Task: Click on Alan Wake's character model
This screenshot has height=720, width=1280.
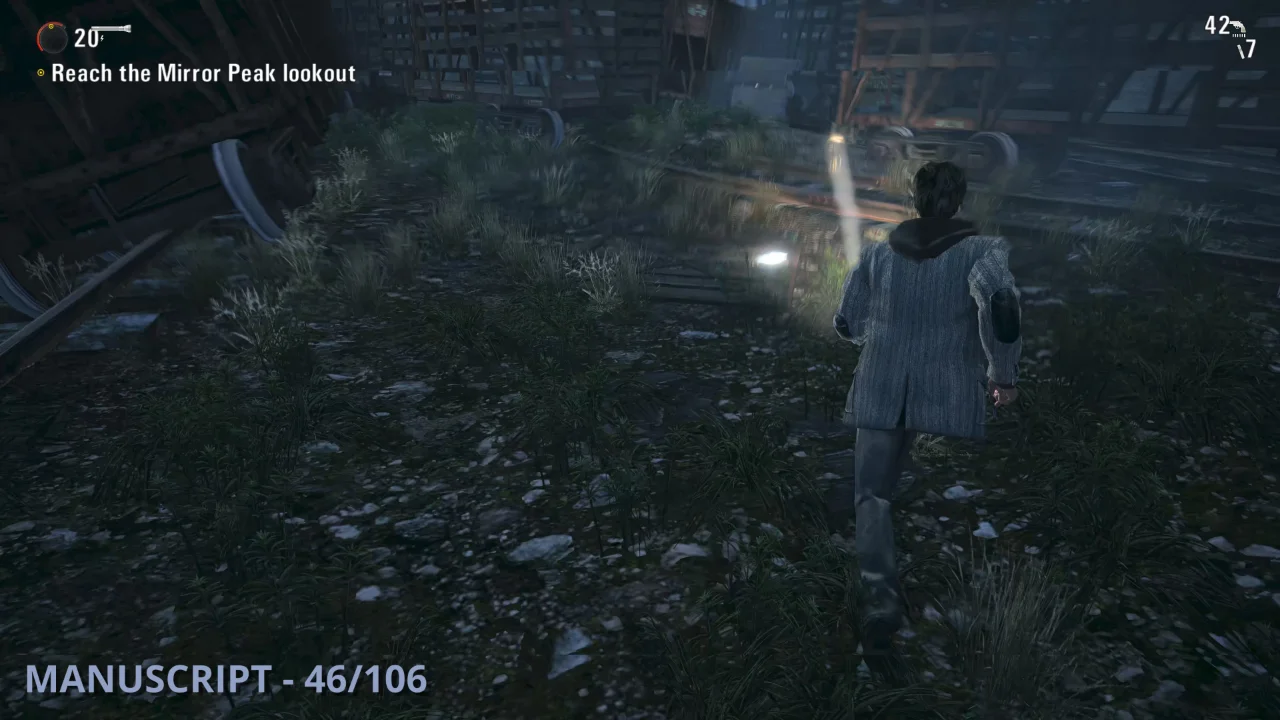Action: [x=930, y=330]
